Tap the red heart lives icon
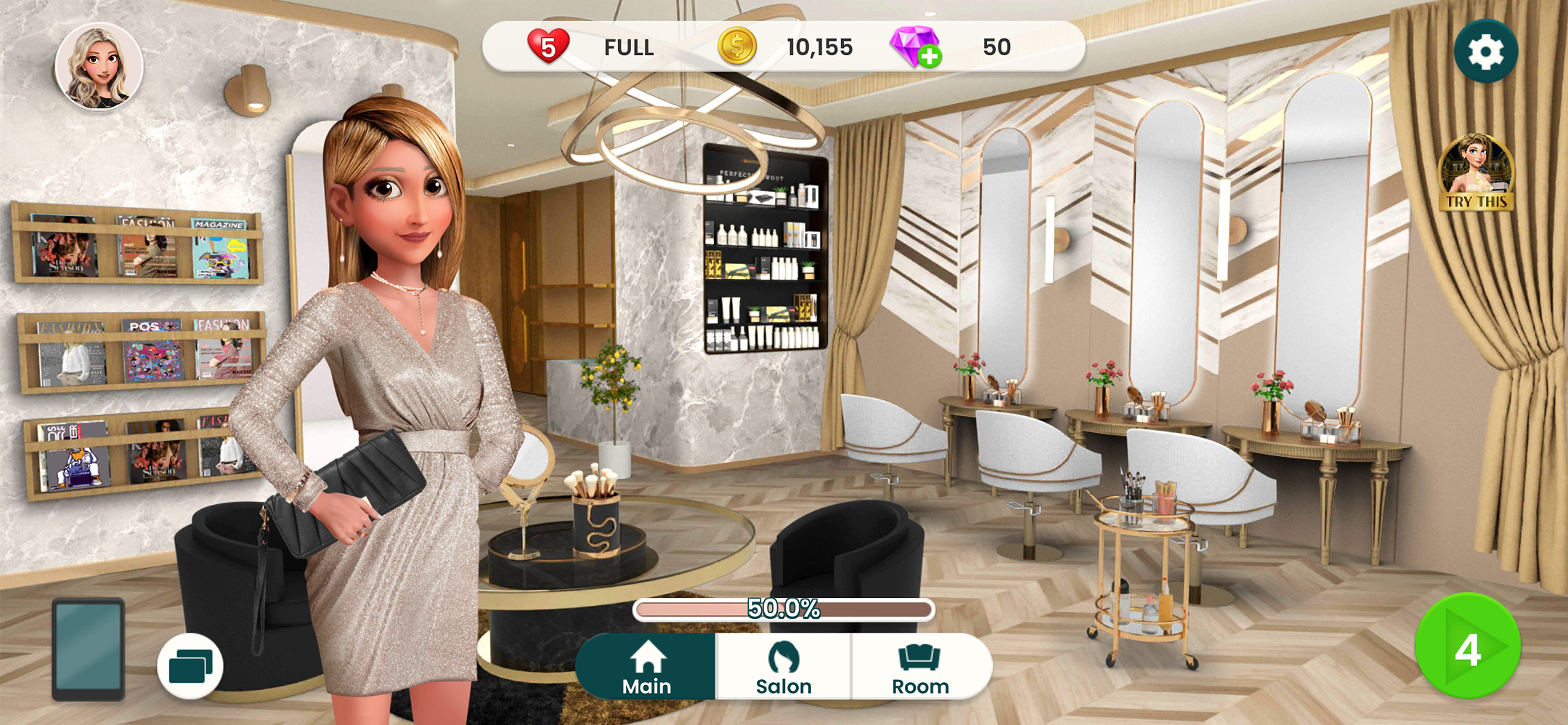The height and width of the screenshot is (725, 1568). [x=548, y=46]
